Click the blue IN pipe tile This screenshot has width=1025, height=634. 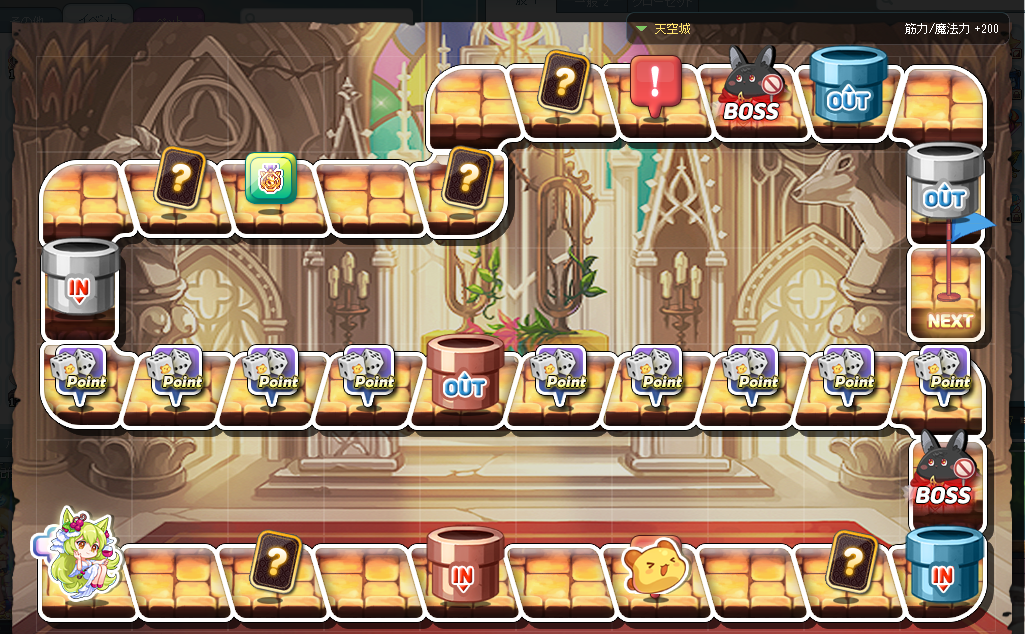click(943, 565)
